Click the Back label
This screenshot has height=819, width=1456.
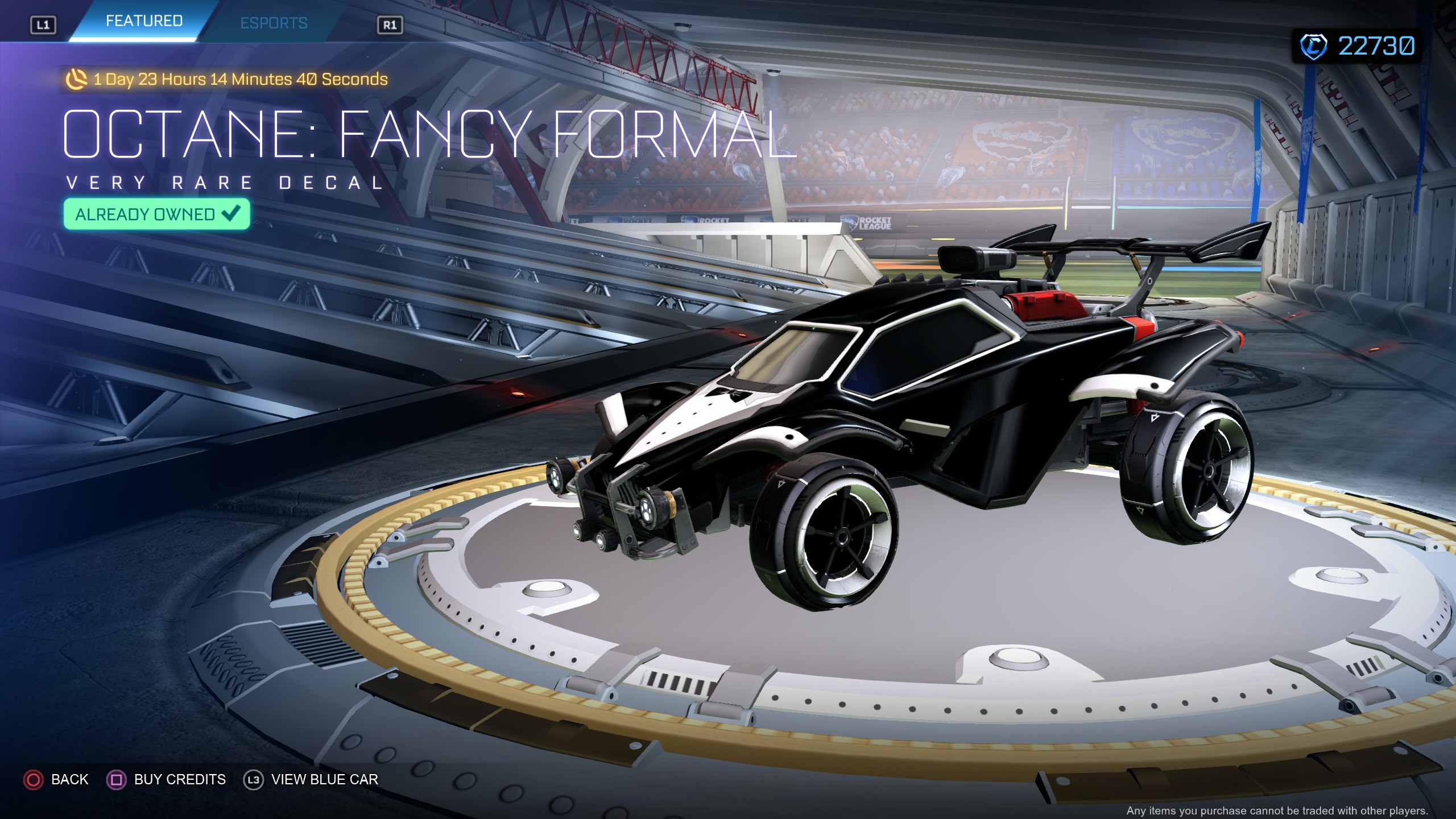[70, 779]
